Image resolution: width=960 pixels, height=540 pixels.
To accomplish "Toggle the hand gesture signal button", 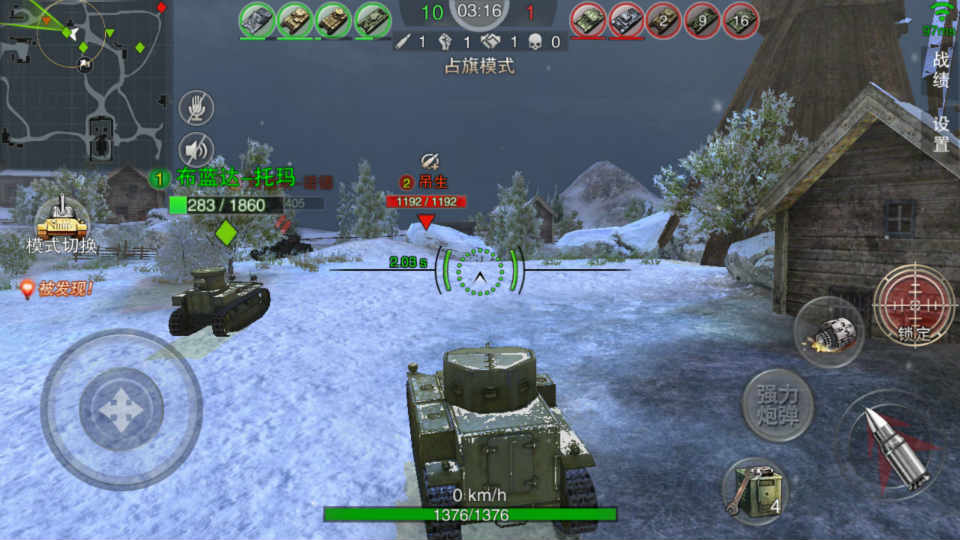I will coord(196,108).
